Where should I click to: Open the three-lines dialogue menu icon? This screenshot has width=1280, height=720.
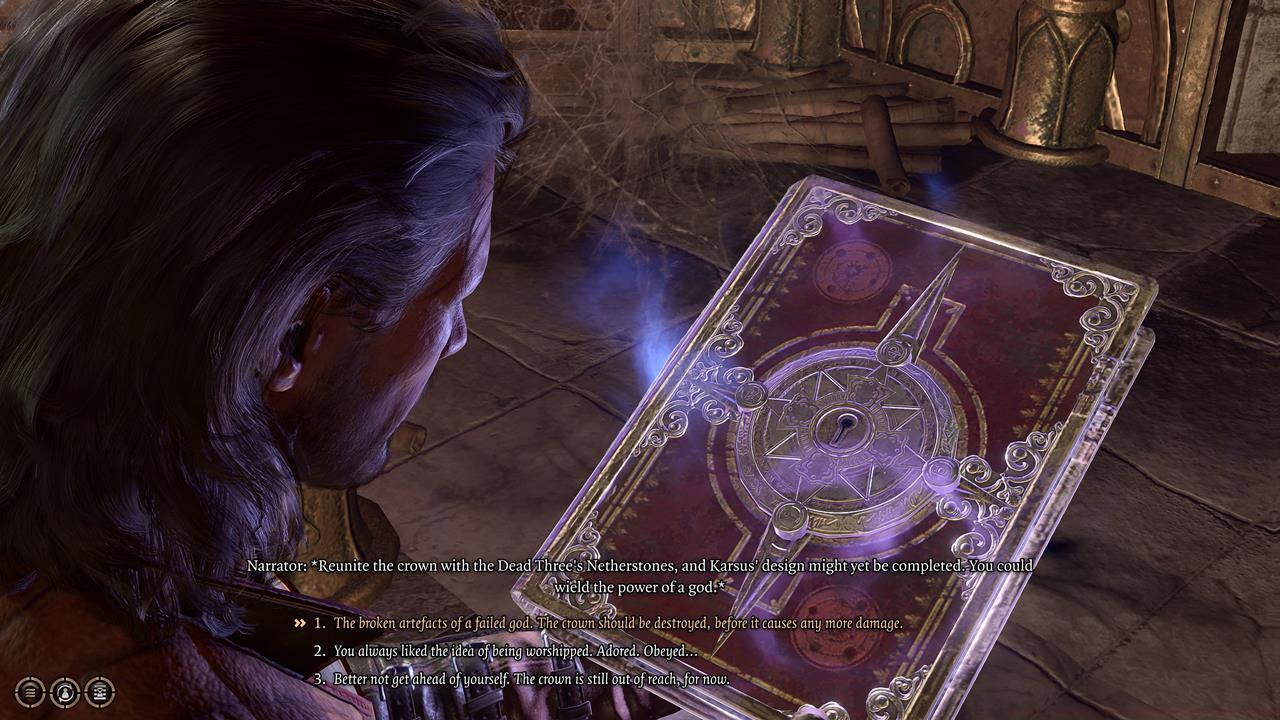pos(31,691)
